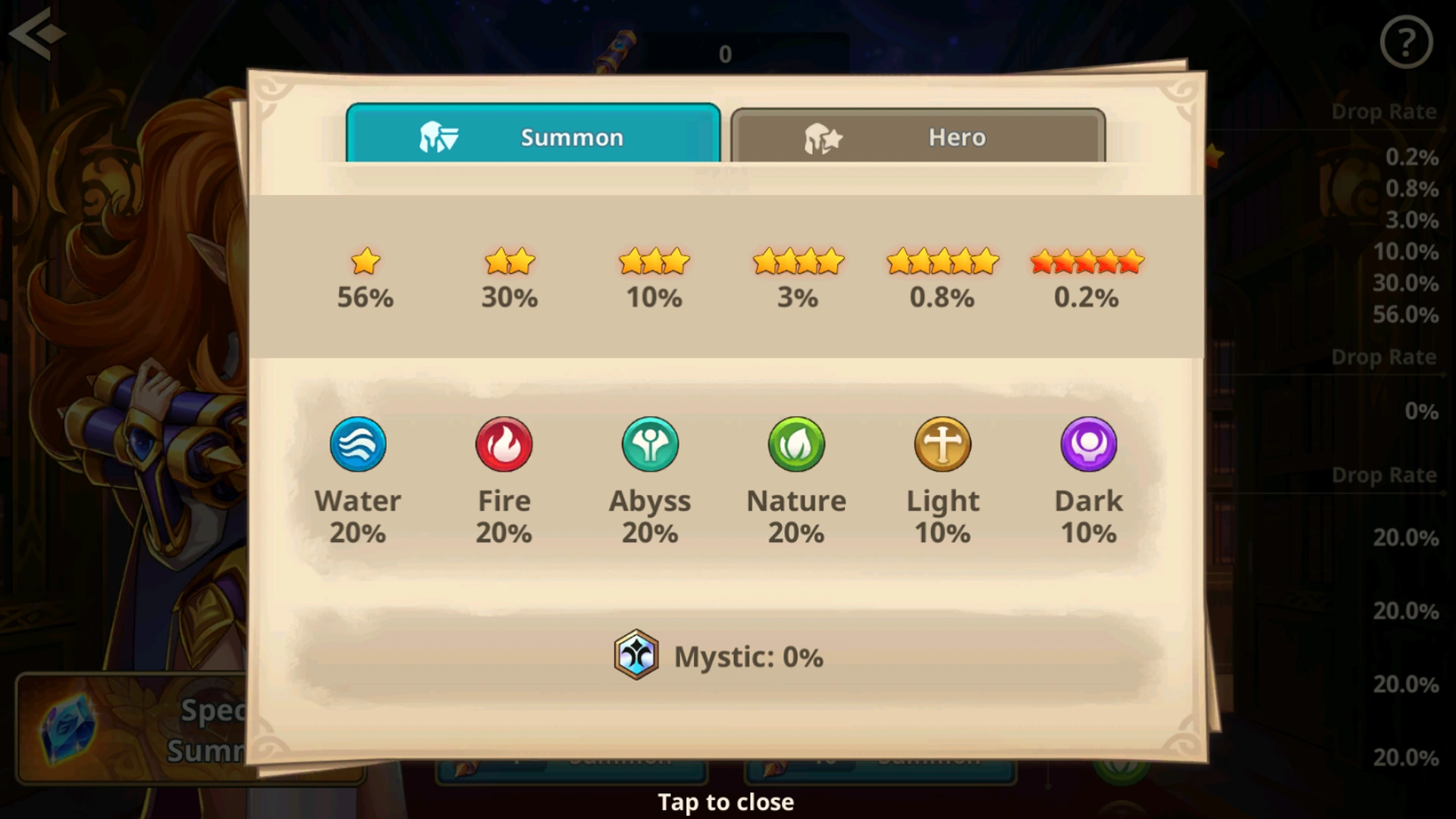This screenshot has width=1456, height=819.
Task: Select the Abyss element icon
Action: pos(650,444)
